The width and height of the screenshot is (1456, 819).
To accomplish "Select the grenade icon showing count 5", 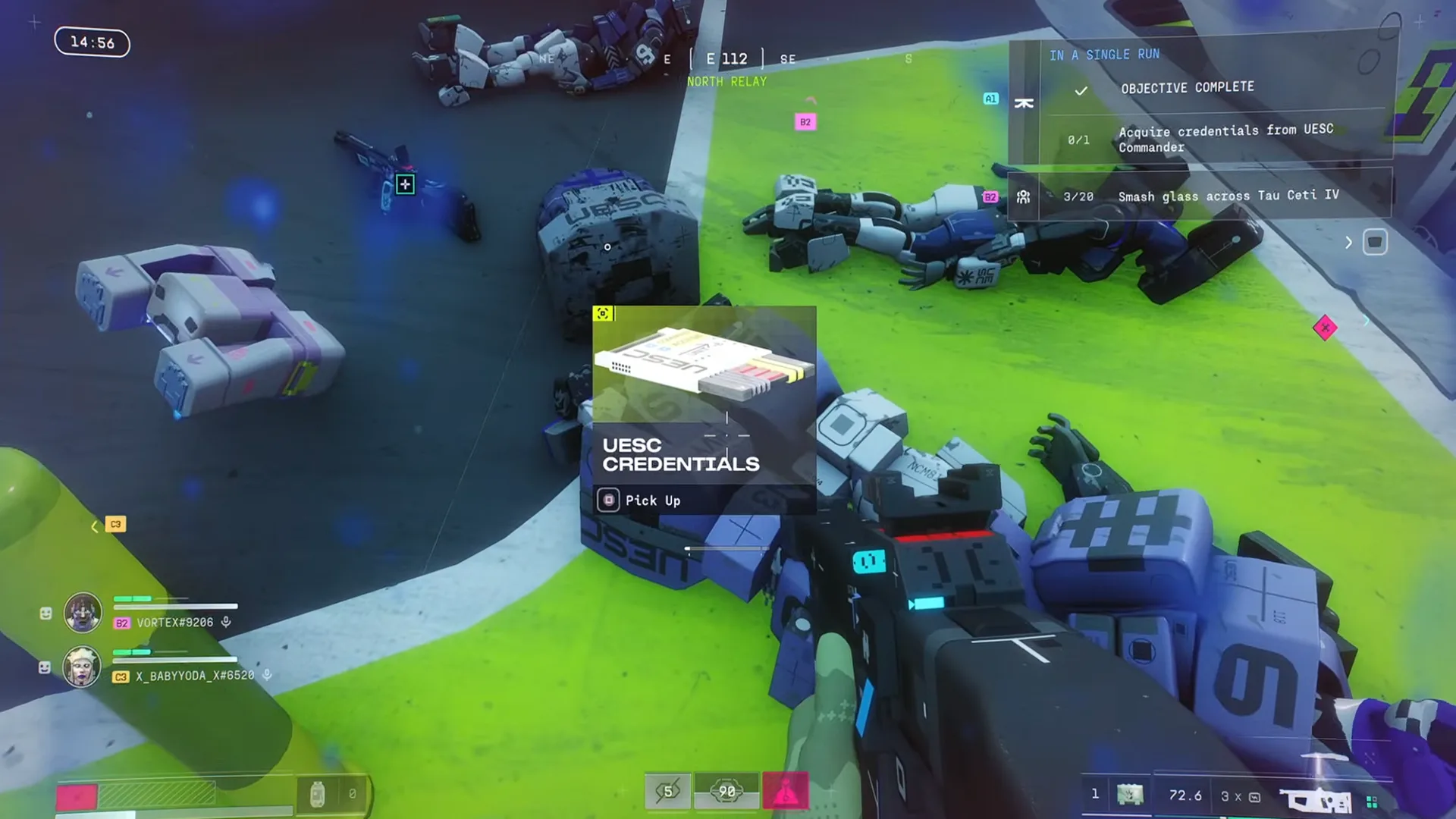I will 668,791.
